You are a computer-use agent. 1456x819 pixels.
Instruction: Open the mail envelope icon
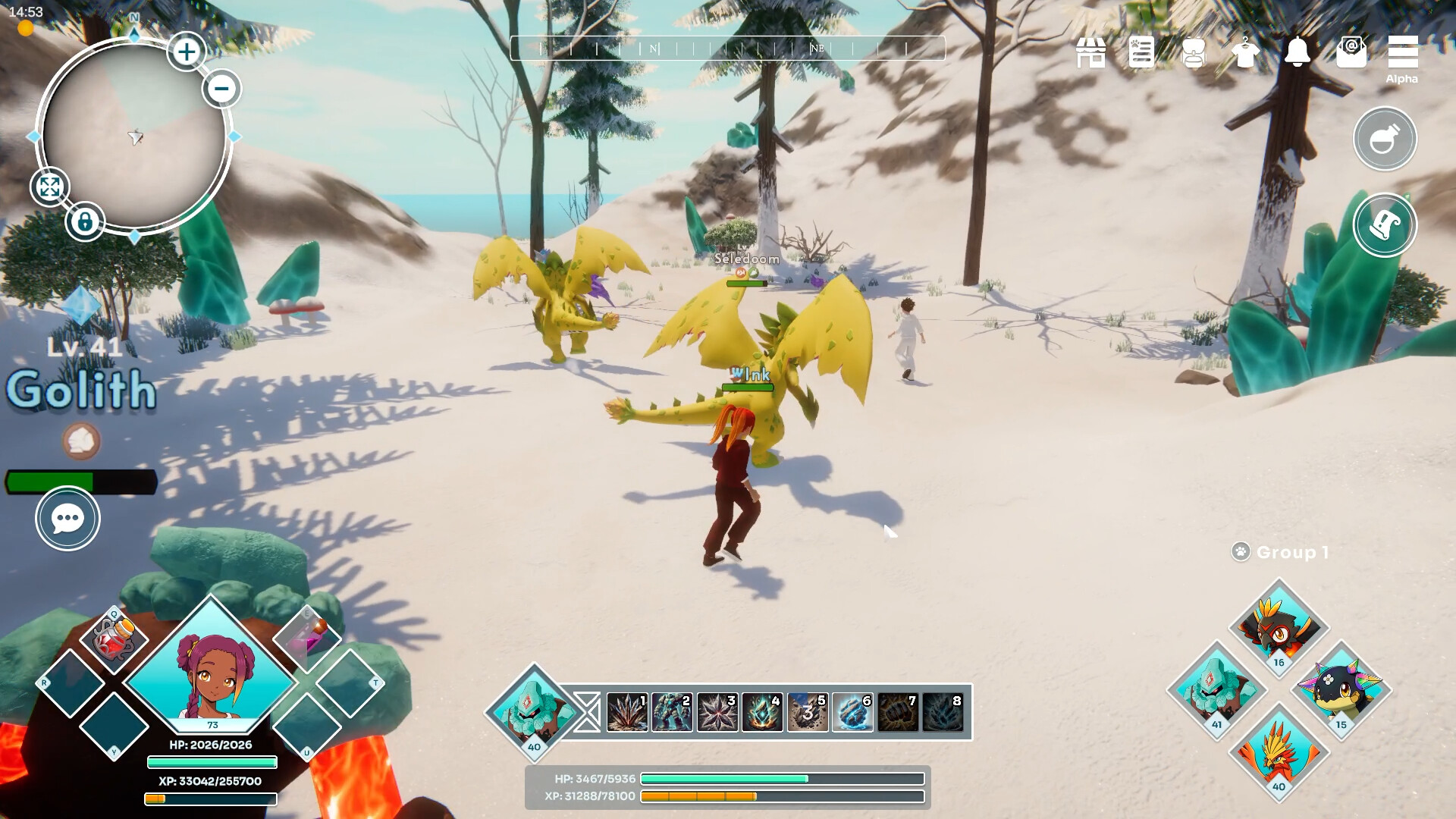[x=1351, y=53]
